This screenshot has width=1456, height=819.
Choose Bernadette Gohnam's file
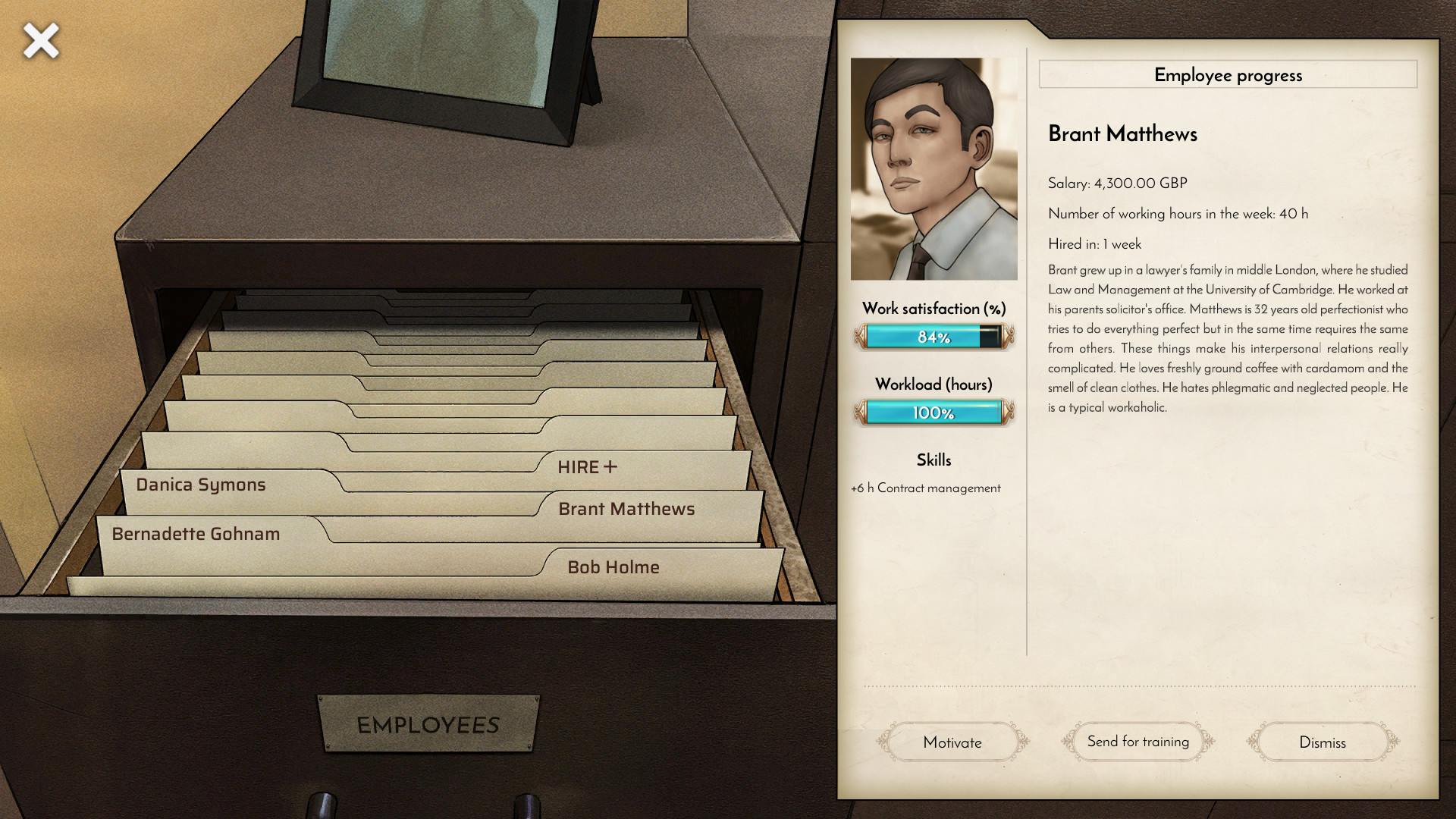pos(196,534)
